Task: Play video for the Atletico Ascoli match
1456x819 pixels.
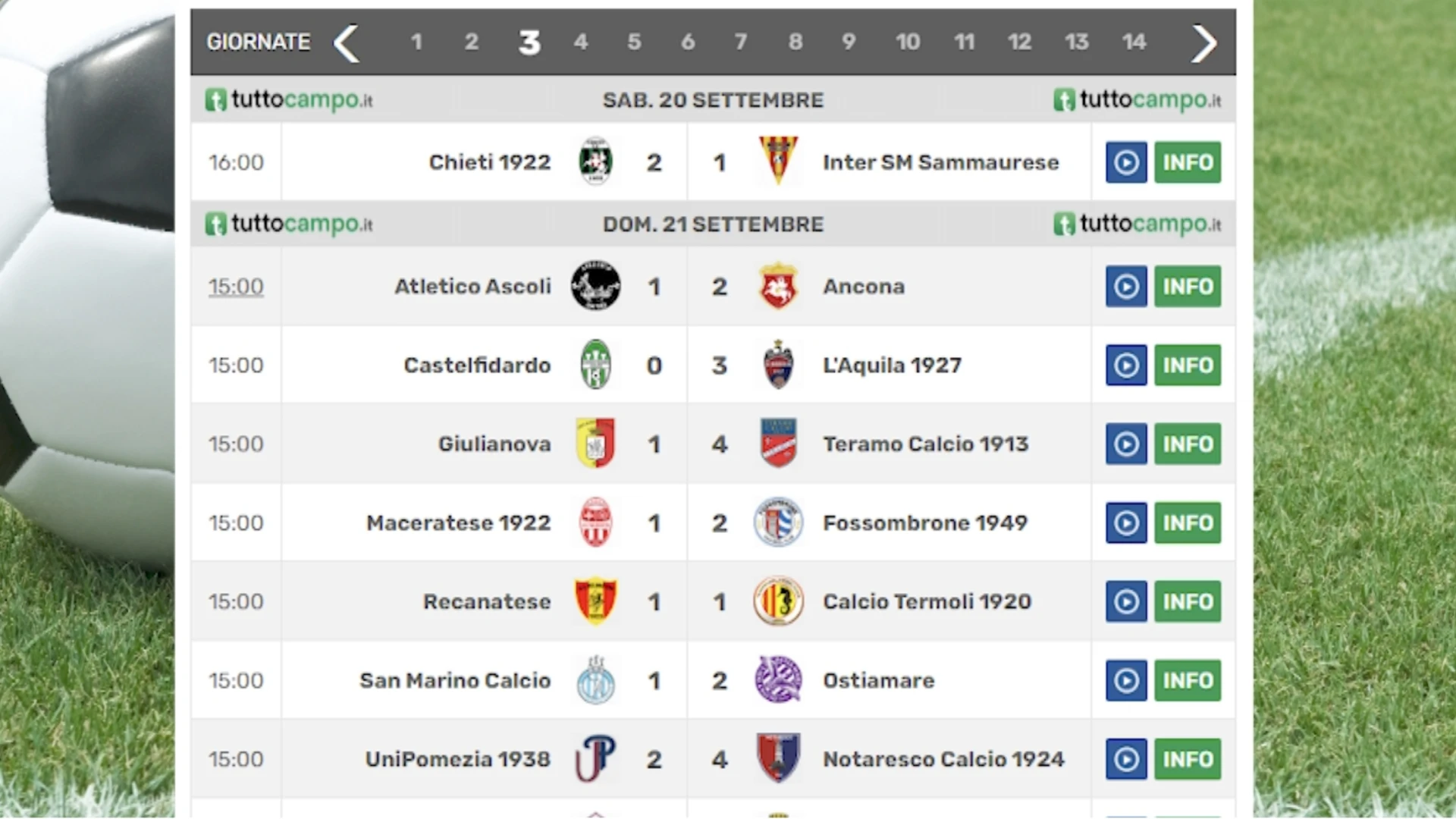Action: click(1127, 286)
